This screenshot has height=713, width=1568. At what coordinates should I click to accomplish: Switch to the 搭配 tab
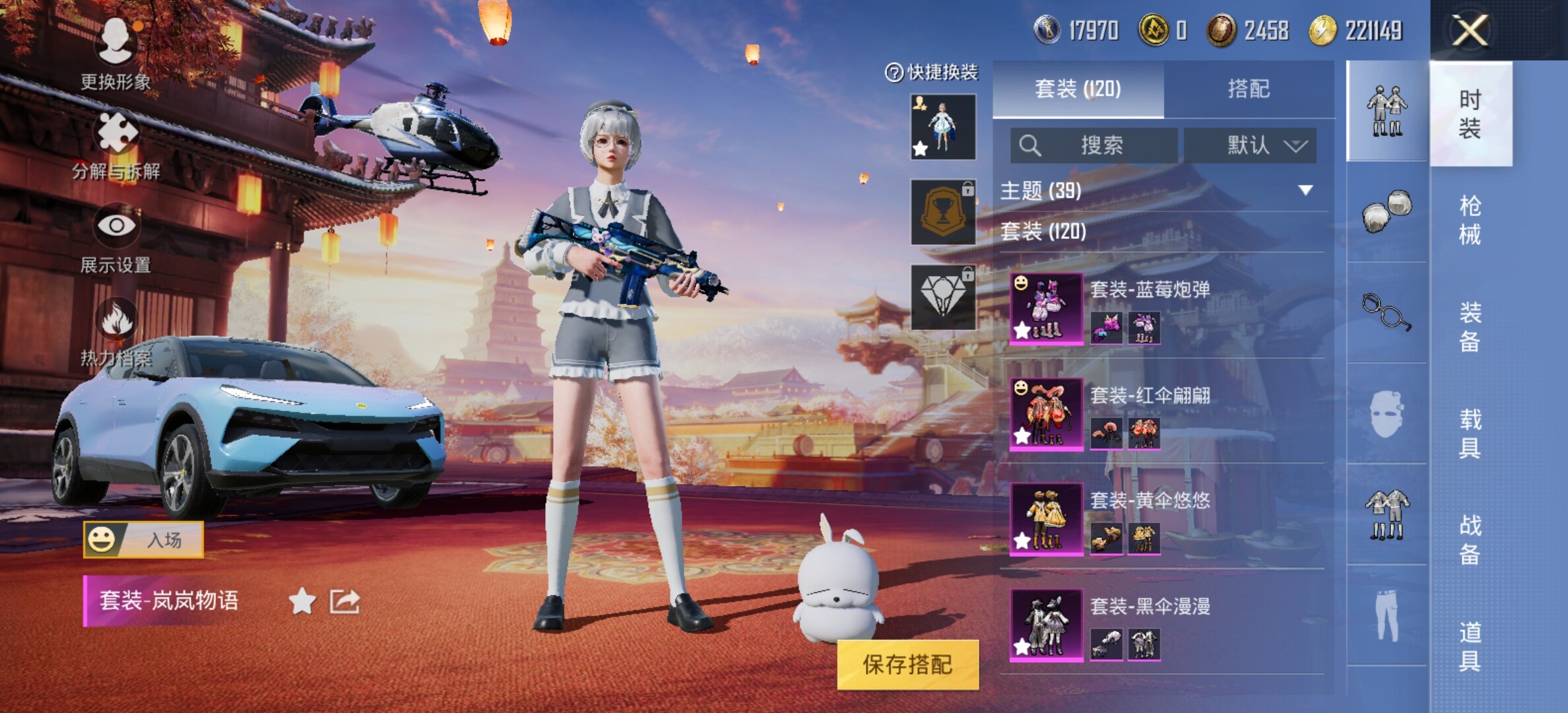click(x=1249, y=89)
